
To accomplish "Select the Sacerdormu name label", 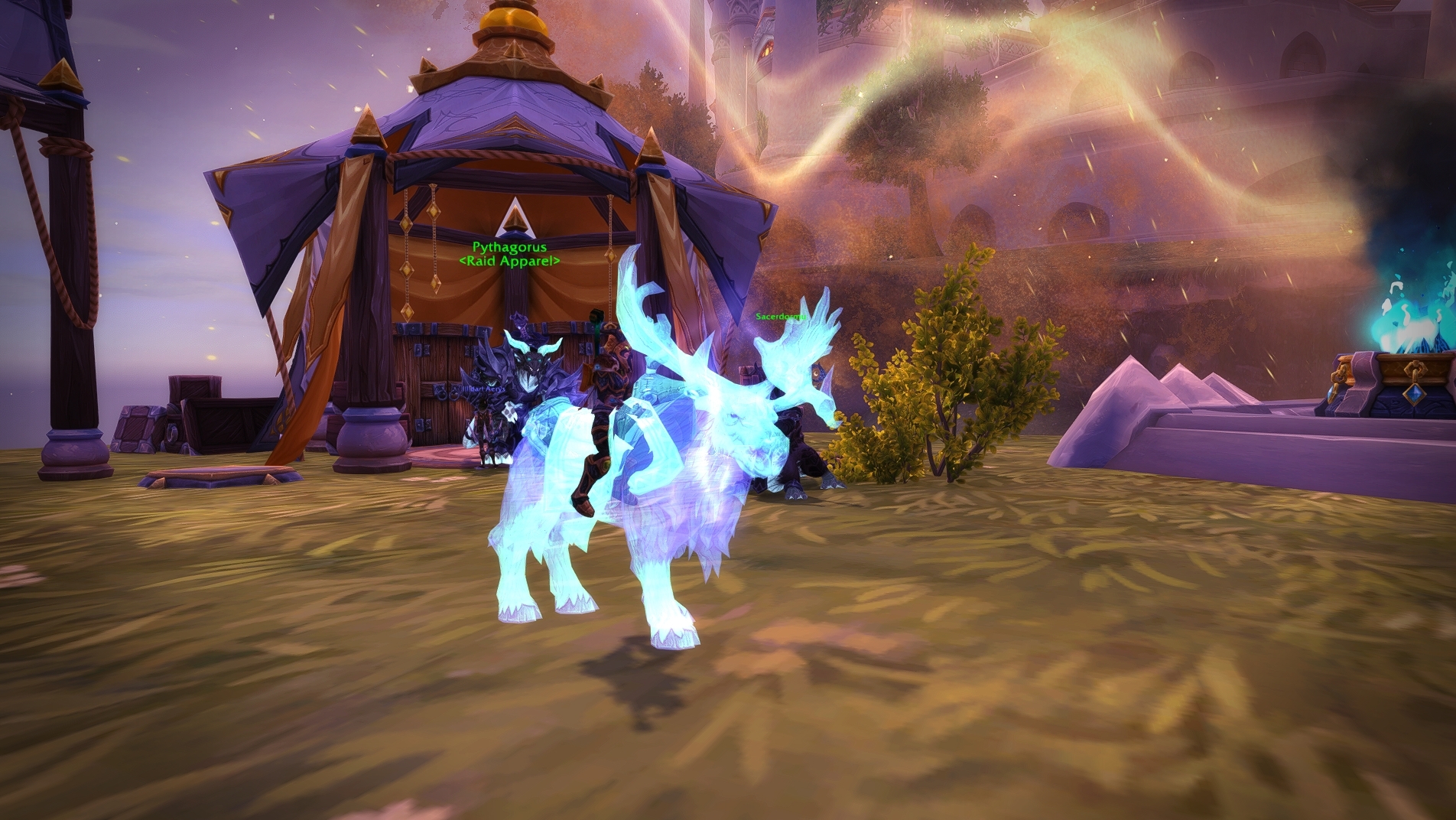I will click(781, 316).
